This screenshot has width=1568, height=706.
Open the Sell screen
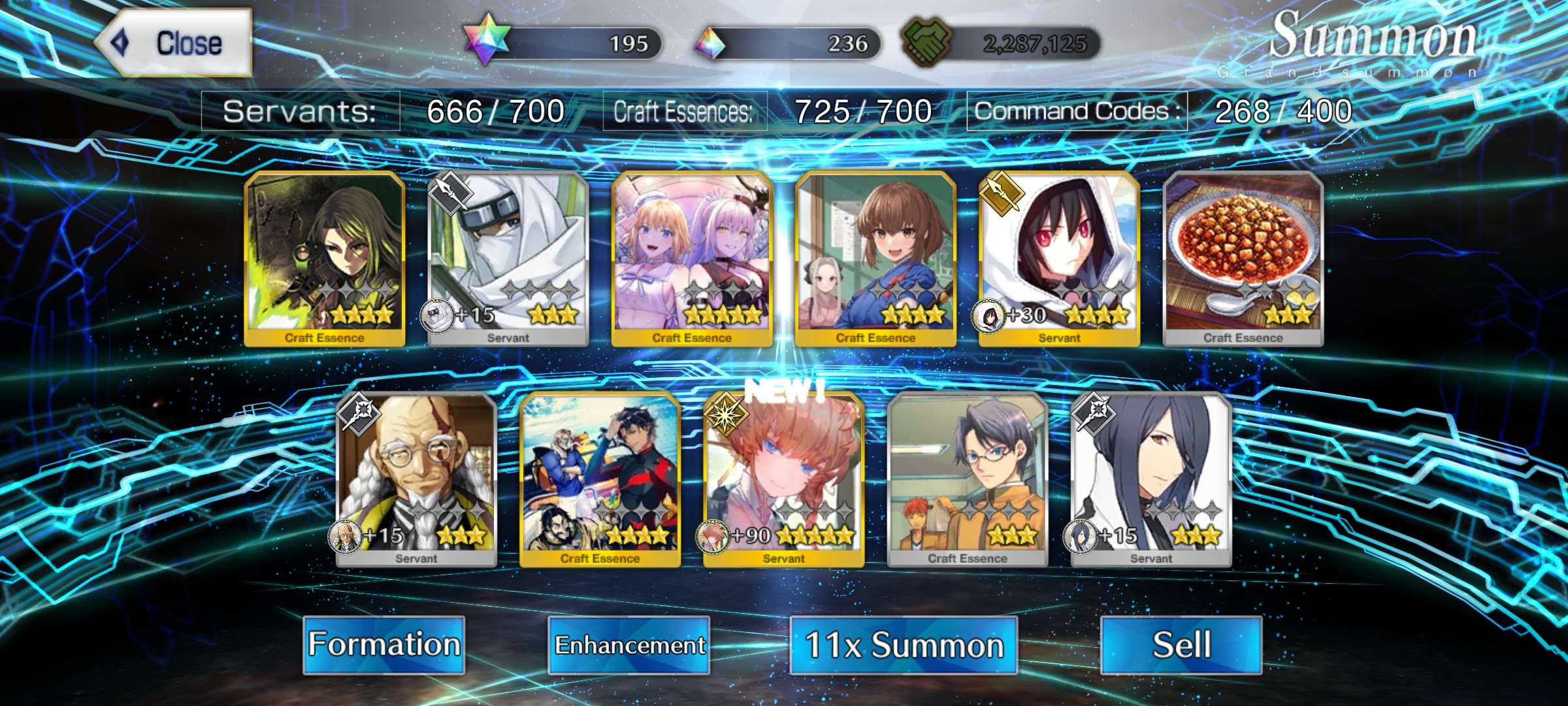coord(1181,645)
